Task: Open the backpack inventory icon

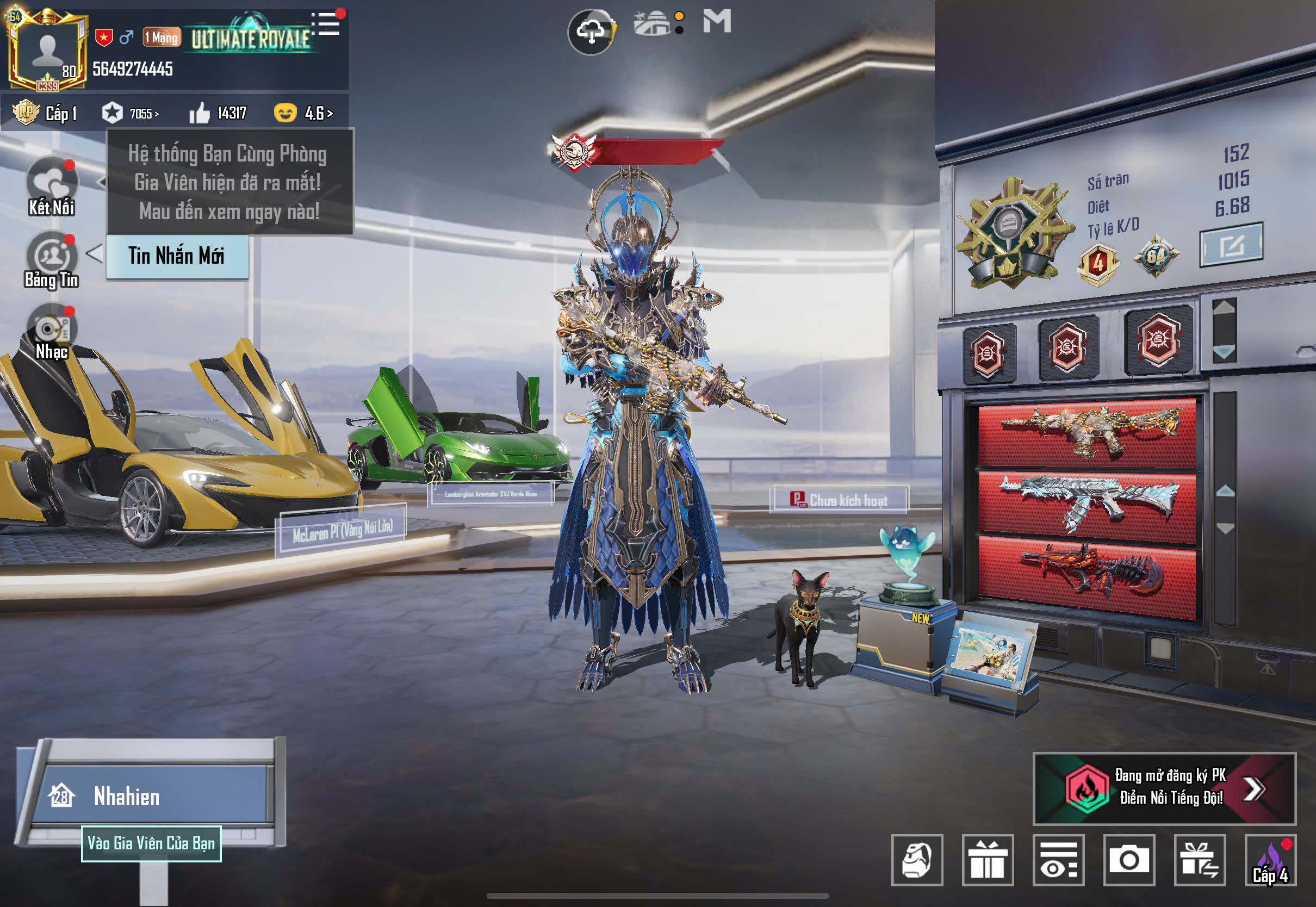Action: pyautogui.click(x=916, y=860)
